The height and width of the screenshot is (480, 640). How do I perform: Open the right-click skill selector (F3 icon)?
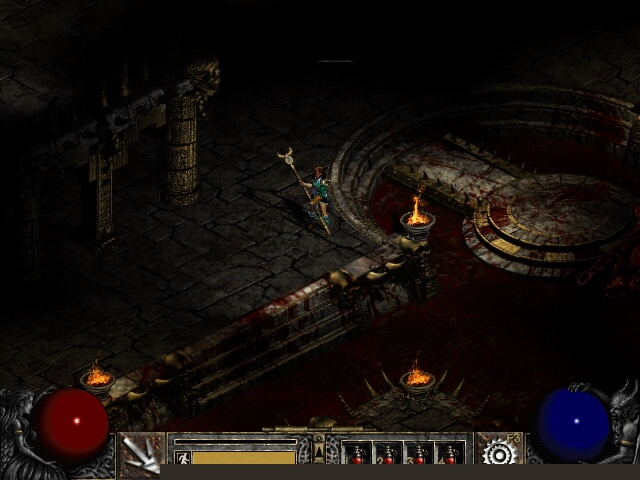click(x=498, y=452)
